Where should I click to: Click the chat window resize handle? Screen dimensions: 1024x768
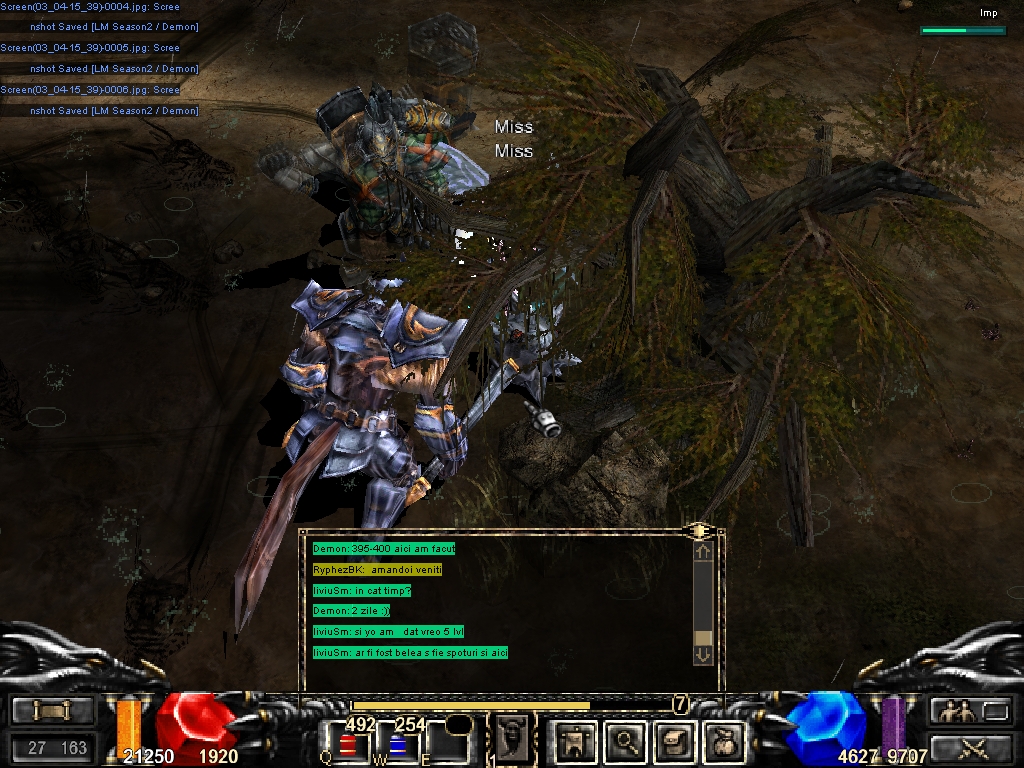click(x=700, y=529)
